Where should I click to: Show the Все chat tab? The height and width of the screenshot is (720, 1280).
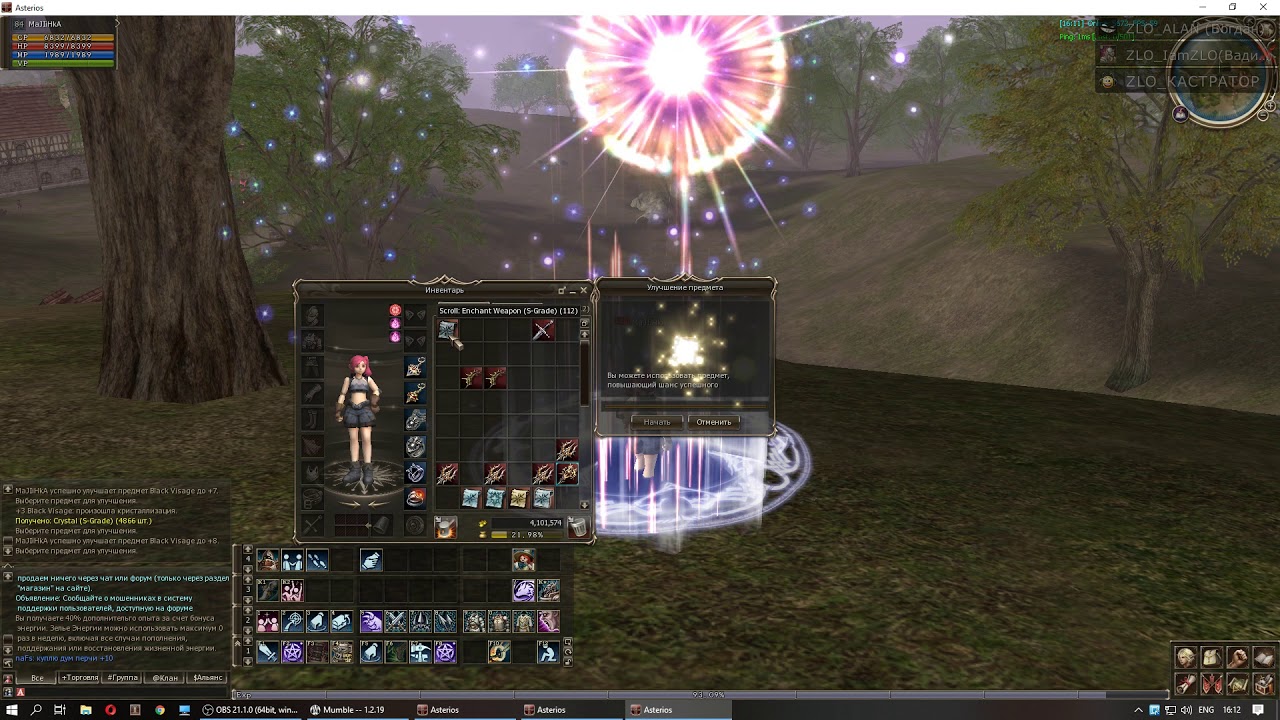pyautogui.click(x=37, y=678)
